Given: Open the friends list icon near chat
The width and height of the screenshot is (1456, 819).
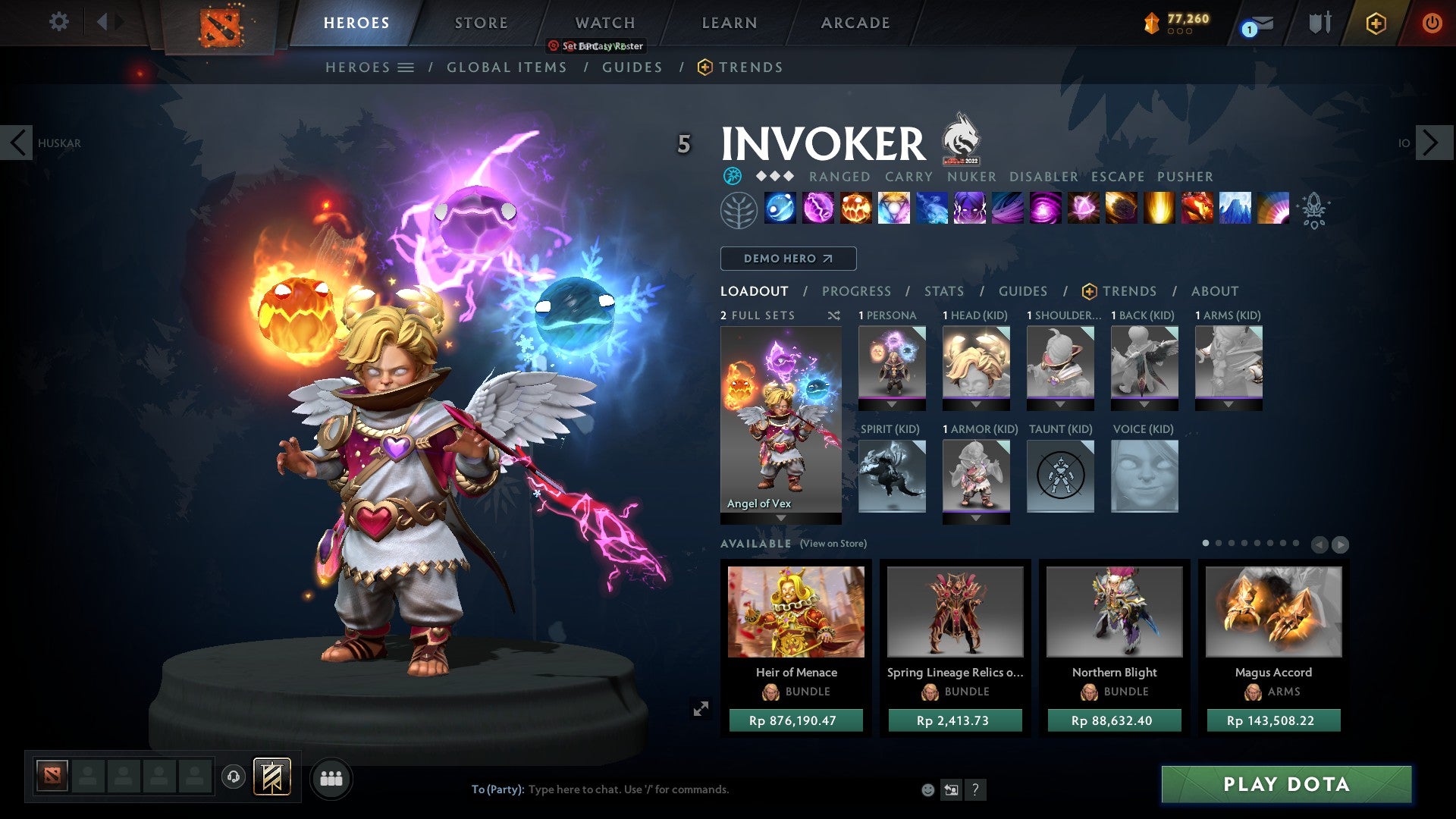Looking at the screenshot, I should [331, 778].
